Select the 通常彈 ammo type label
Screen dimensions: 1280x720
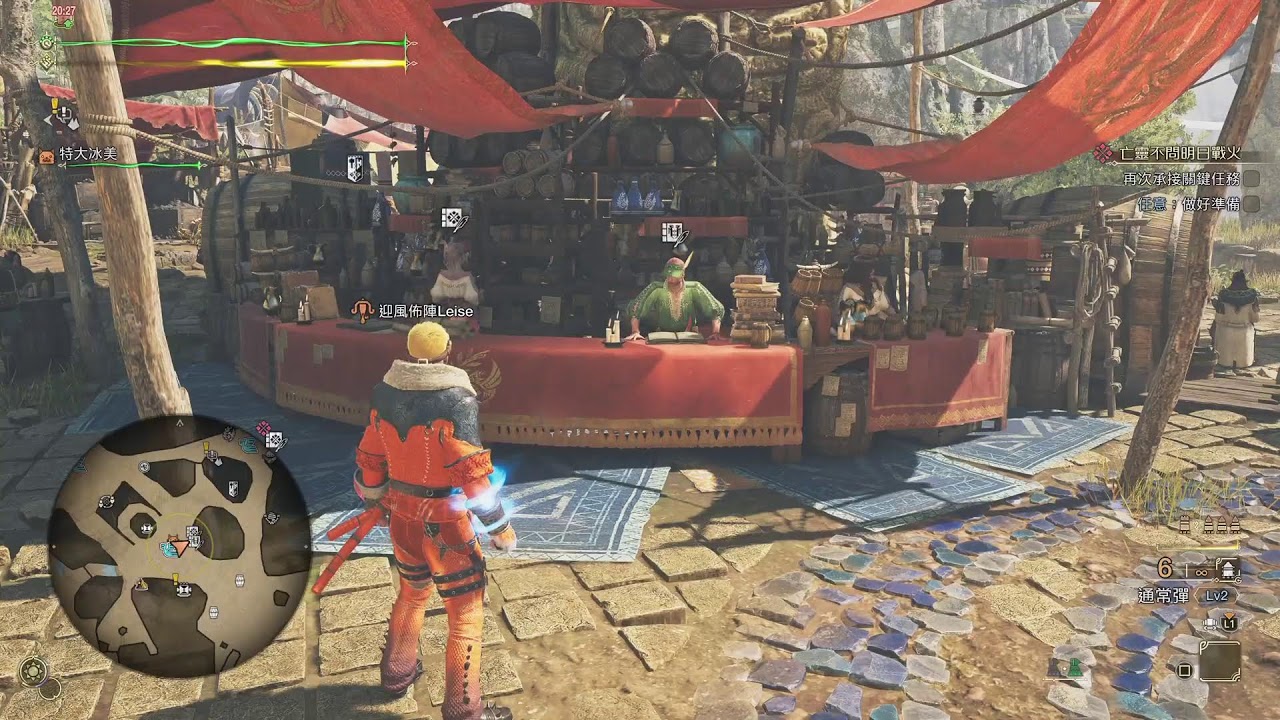(x=1163, y=596)
